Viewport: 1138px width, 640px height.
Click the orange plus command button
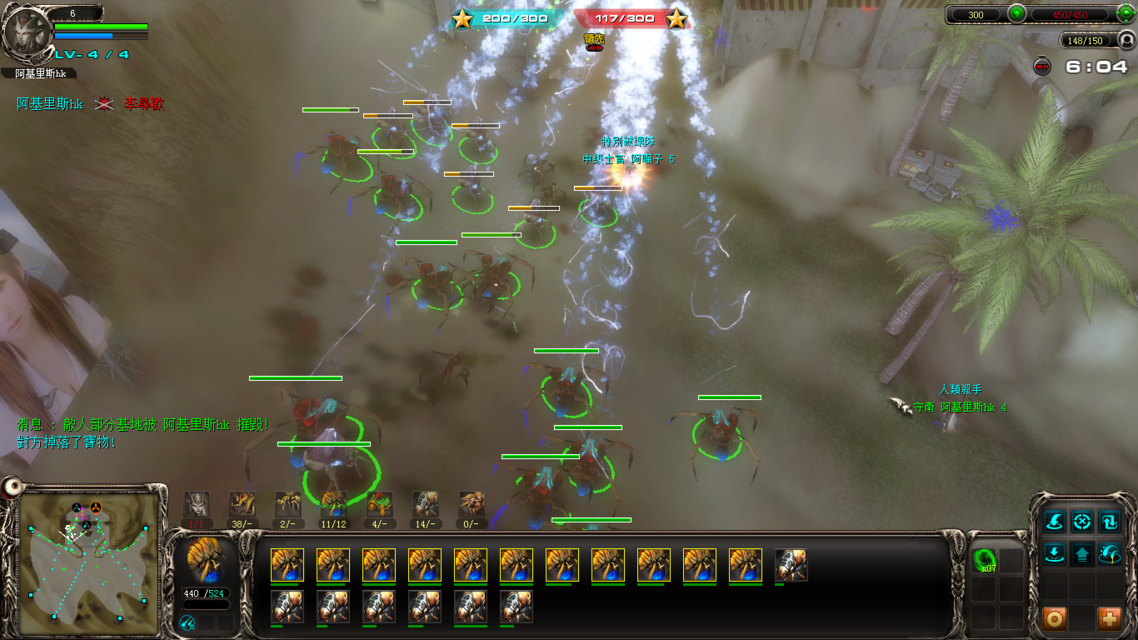click(x=1109, y=619)
